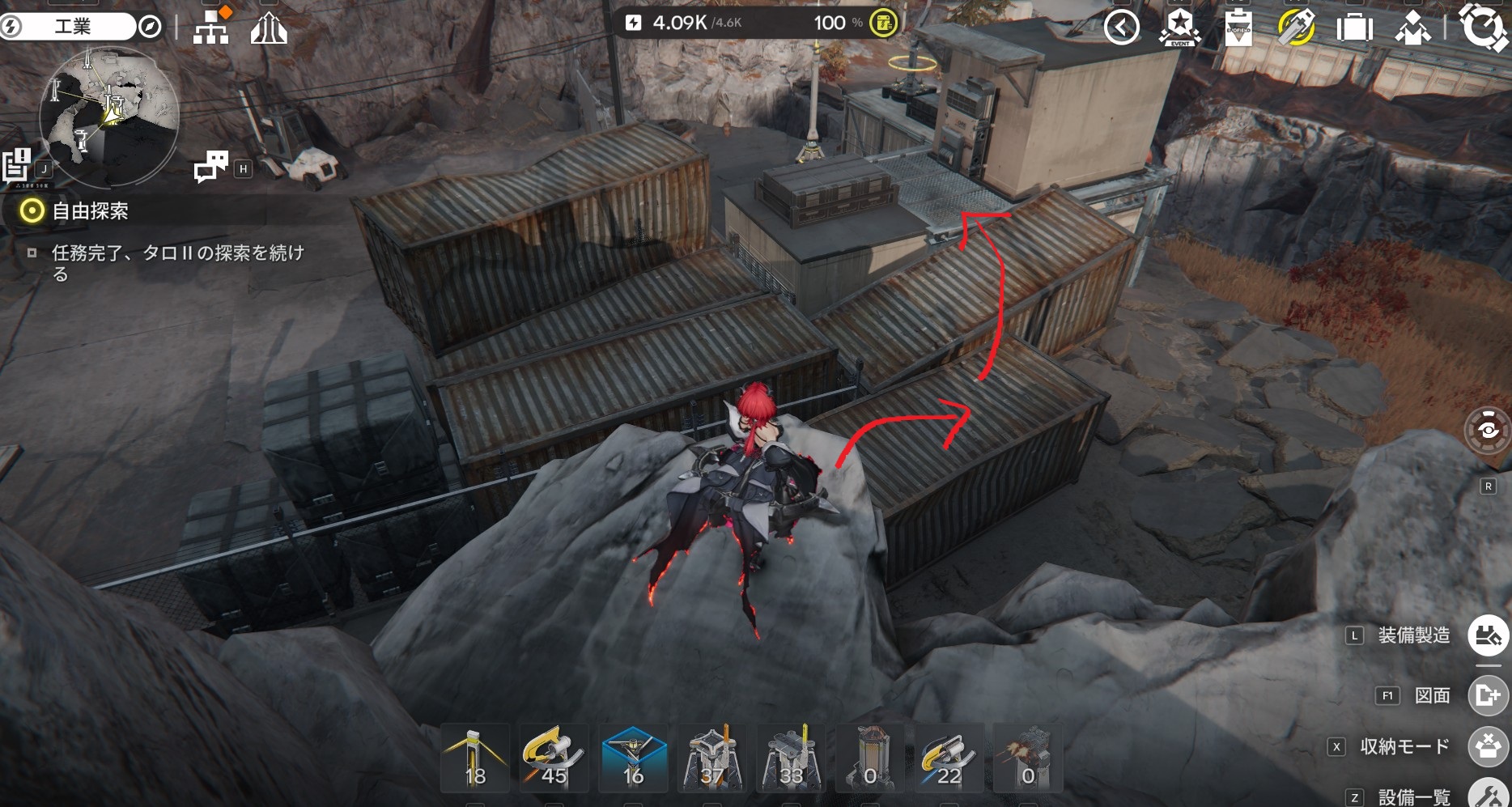Collapse the top menu with the arrow button
The image size is (1512, 807).
point(1121,28)
